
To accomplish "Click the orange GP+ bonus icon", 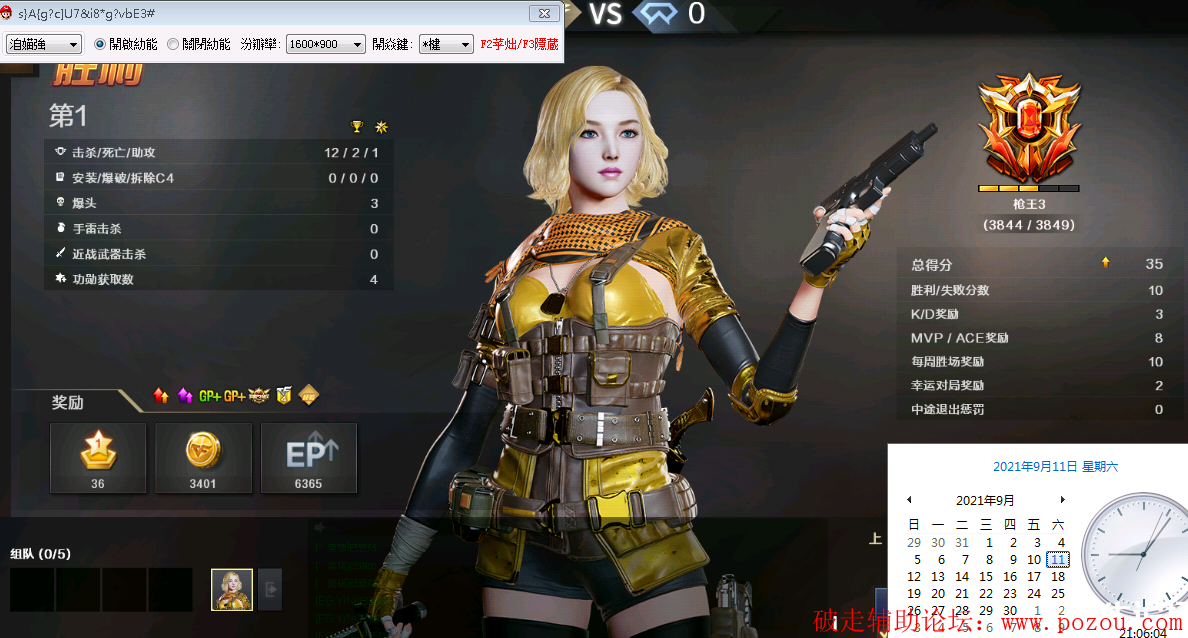I will click(x=235, y=396).
